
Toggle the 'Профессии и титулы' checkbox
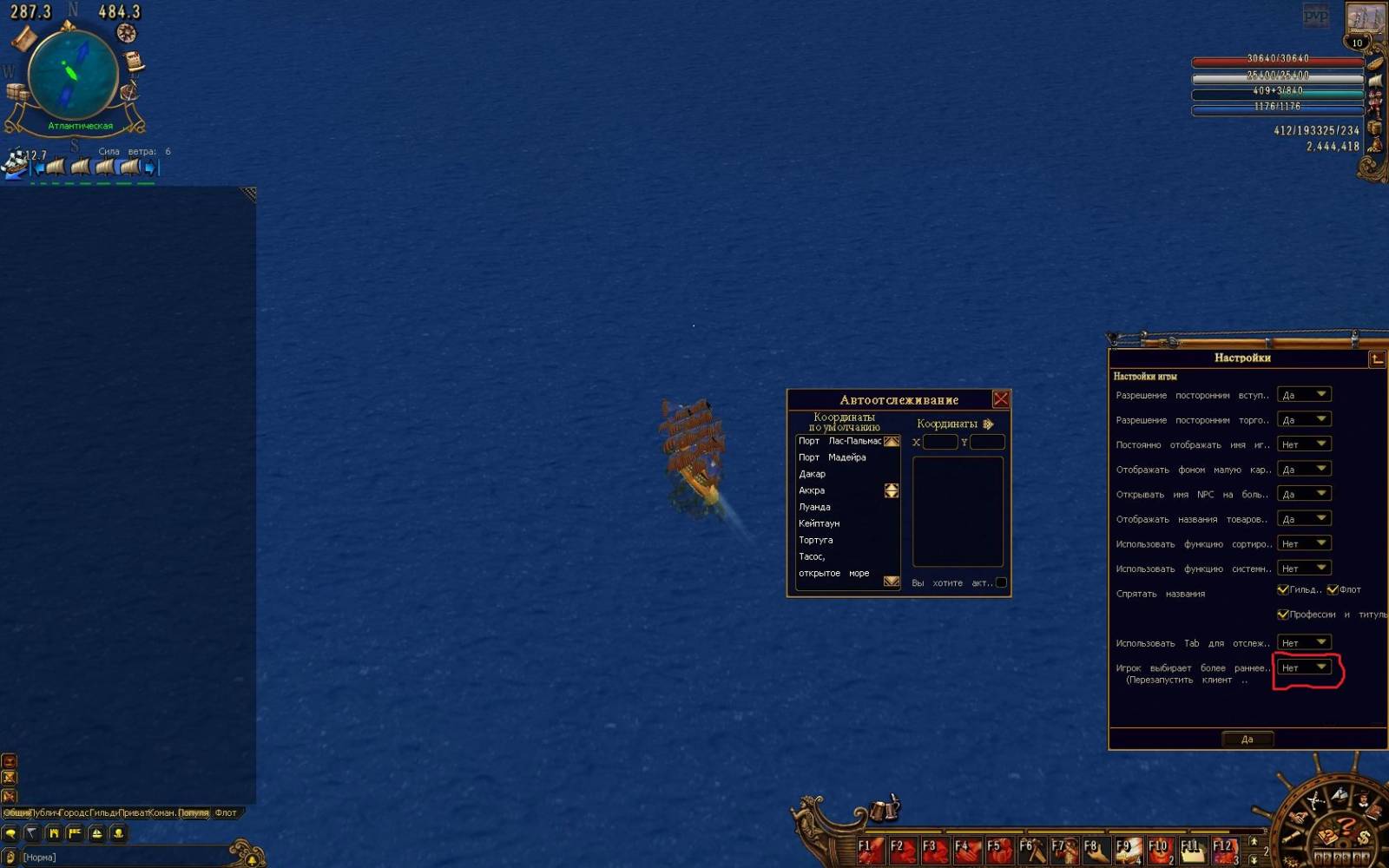(1282, 615)
